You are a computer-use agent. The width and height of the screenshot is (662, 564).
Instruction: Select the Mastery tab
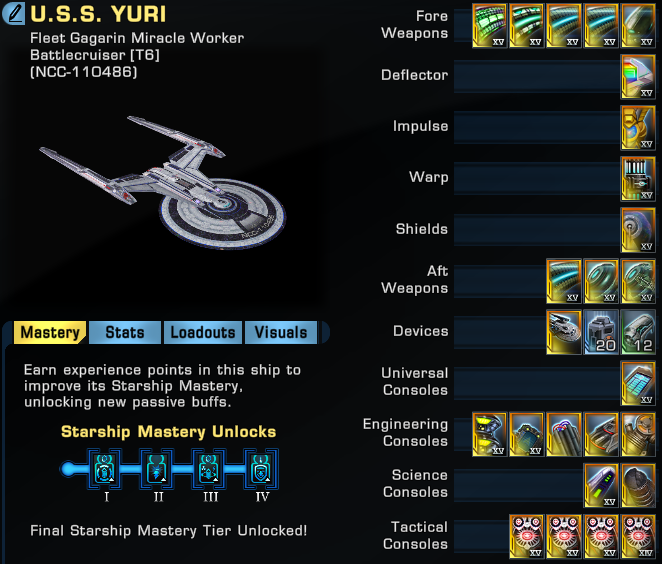coord(50,332)
